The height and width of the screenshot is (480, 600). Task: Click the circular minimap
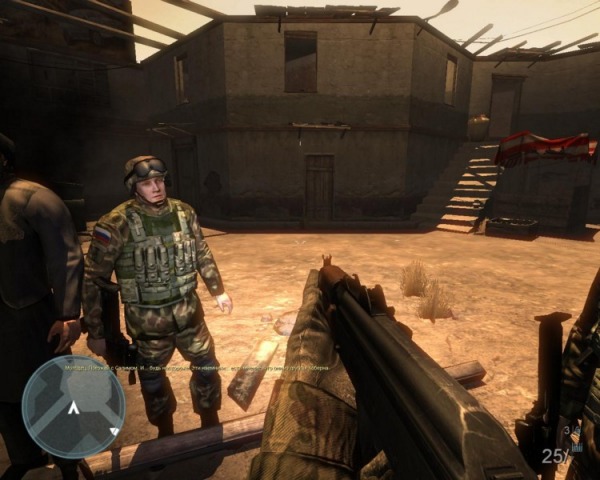73,406
